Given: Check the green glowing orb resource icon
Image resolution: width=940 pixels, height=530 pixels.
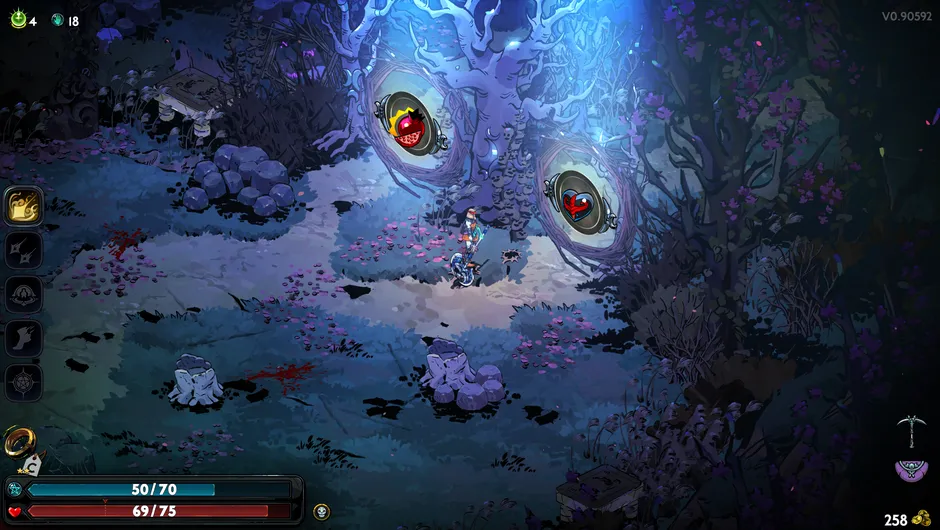Looking at the screenshot, I should coord(18,19).
